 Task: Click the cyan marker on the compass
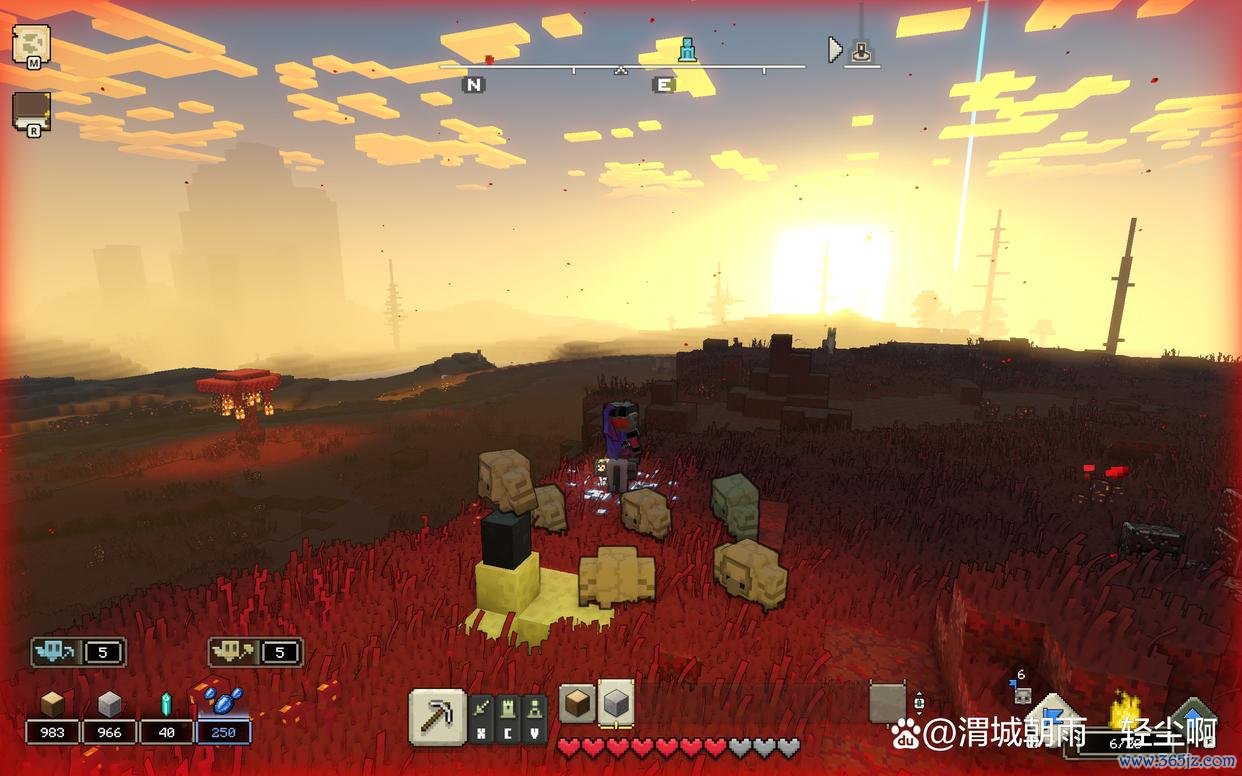coord(687,49)
